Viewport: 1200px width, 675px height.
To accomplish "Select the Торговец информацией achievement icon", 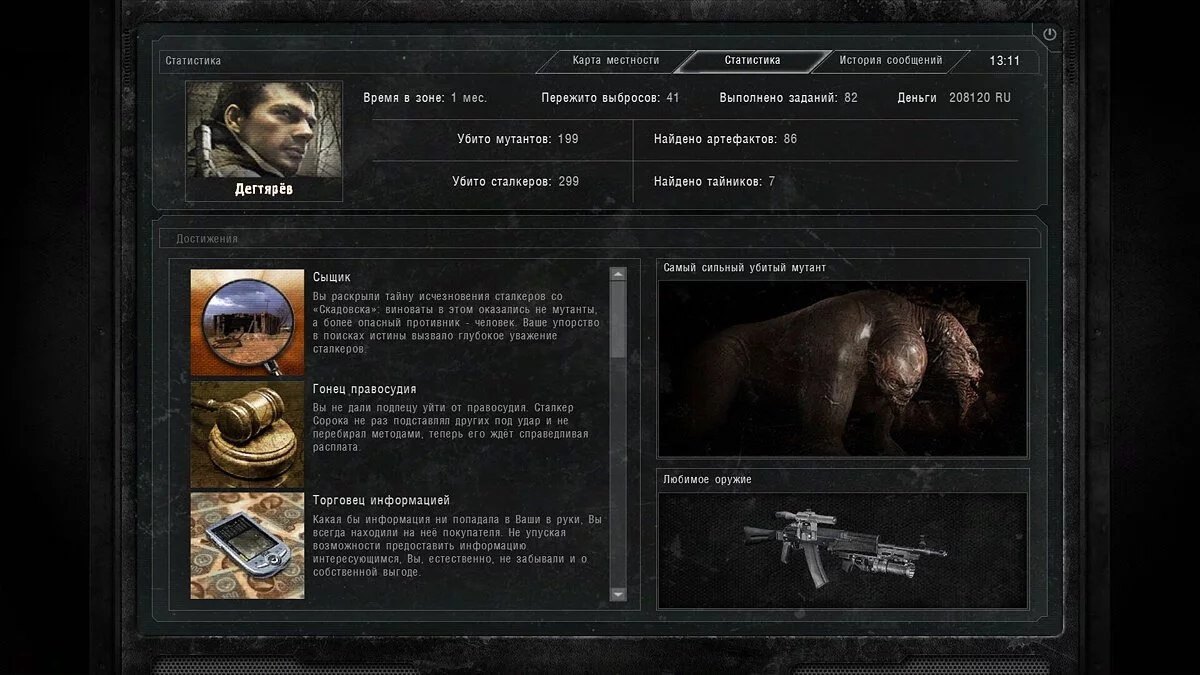I will pyautogui.click(x=247, y=545).
